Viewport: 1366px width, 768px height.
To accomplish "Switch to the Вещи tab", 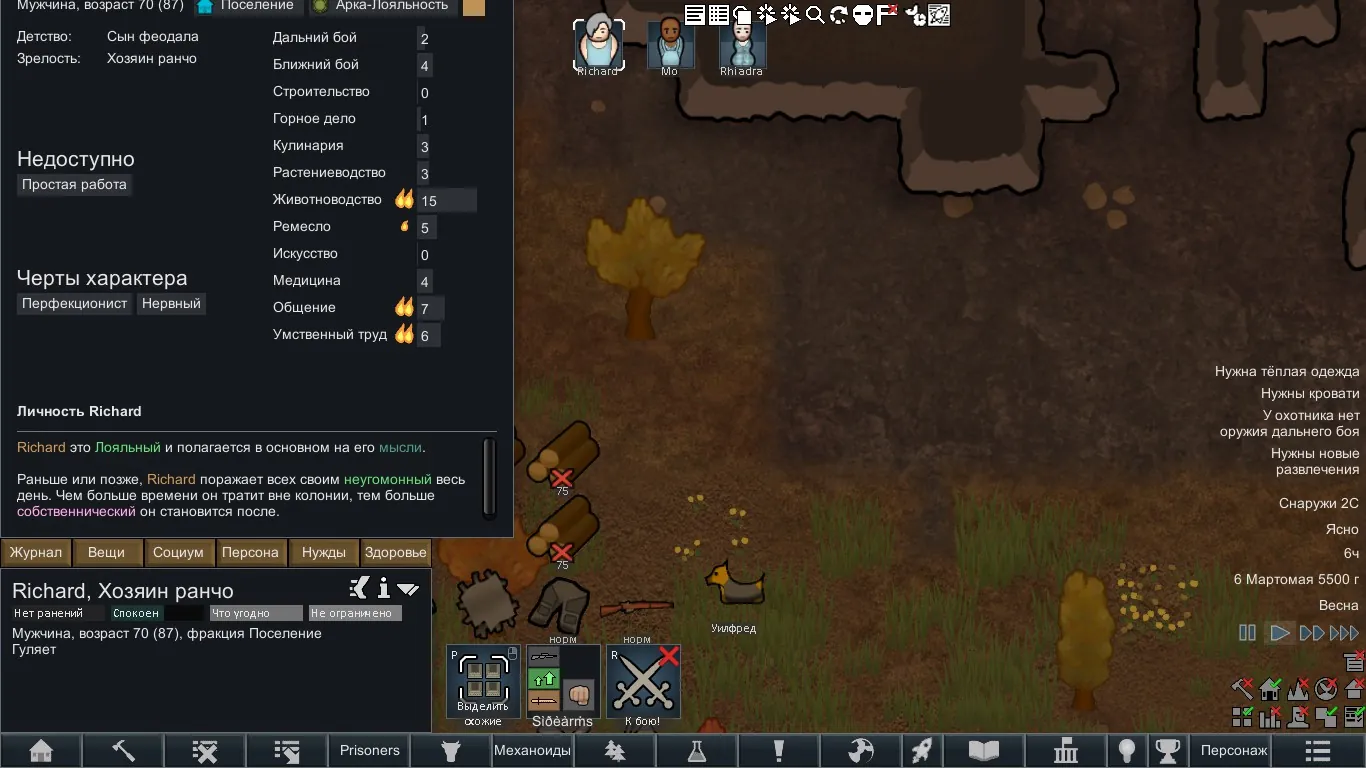I will [x=106, y=552].
